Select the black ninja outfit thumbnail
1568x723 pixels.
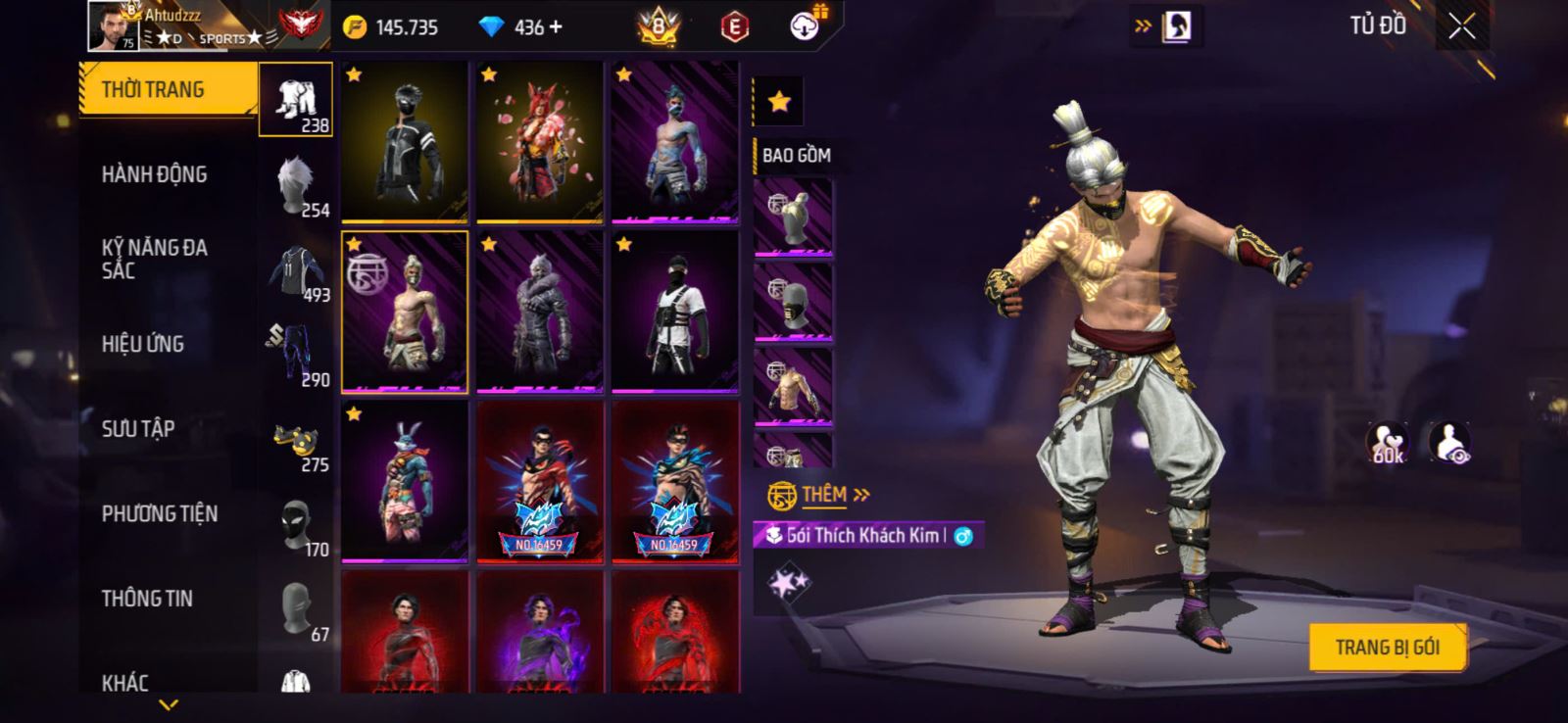coord(405,142)
